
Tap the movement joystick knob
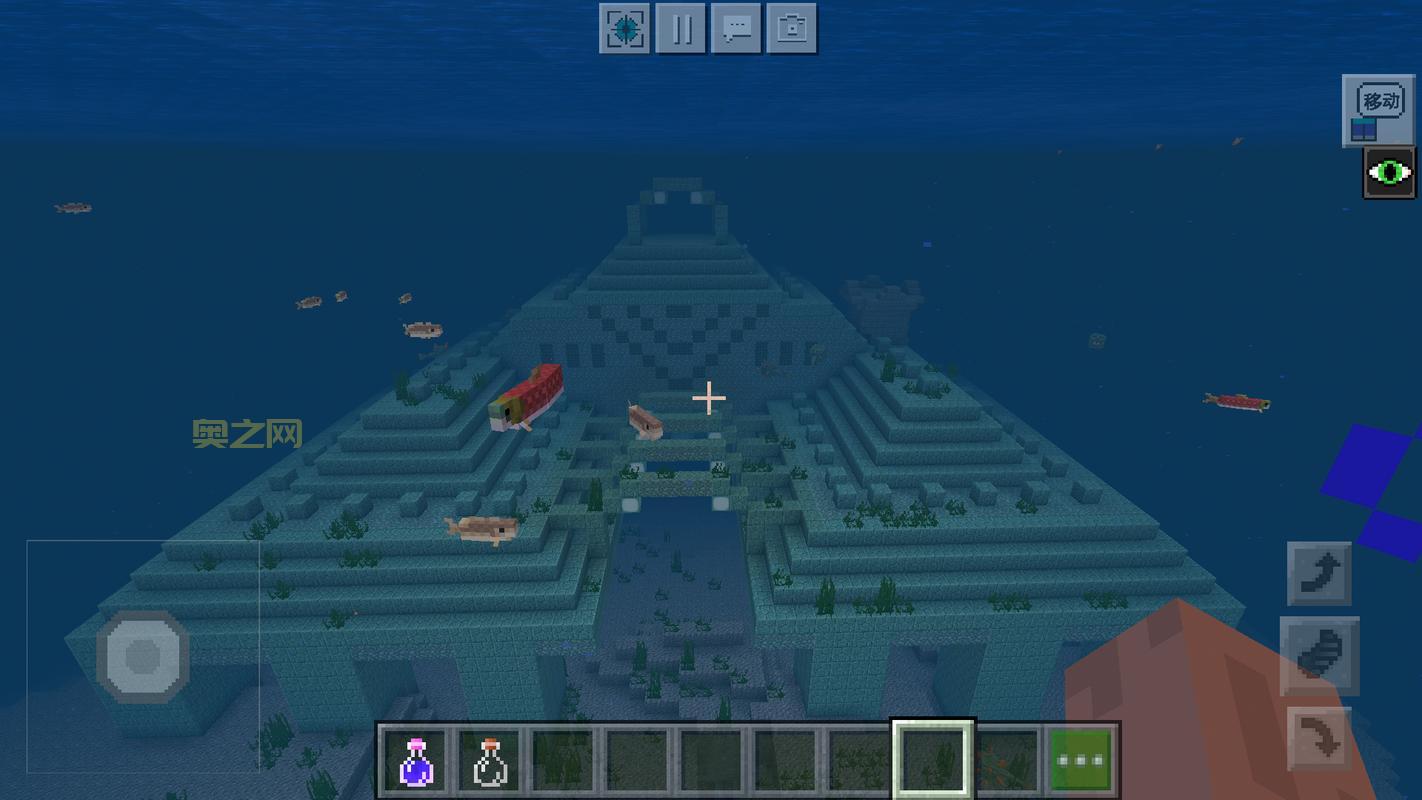click(143, 657)
